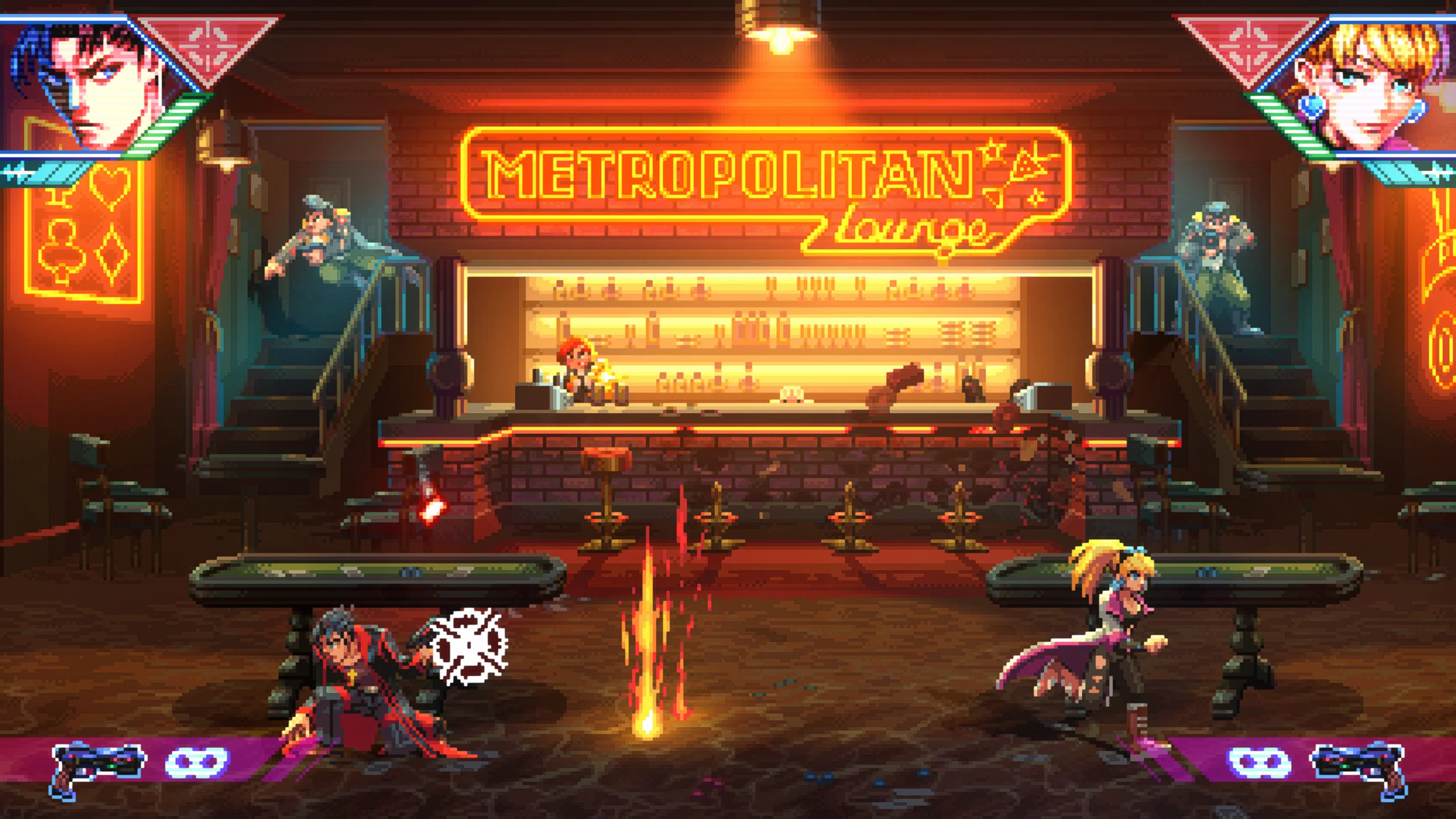This screenshot has width=1456, height=819.
Task: Click player one's red triangle emblem
Action: click(209, 47)
